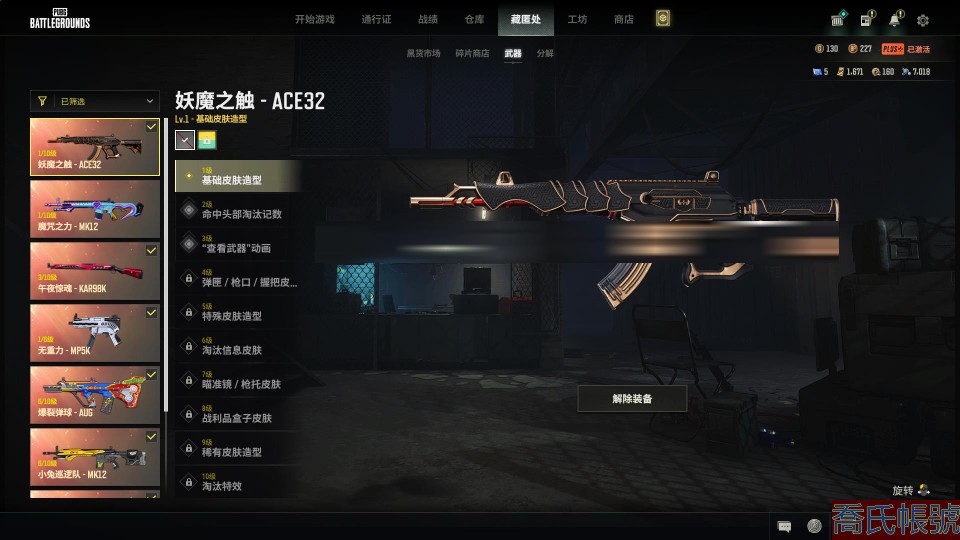Screen dimensions: 960x540
Task: Open the notifications bell icon
Action: (x=894, y=20)
